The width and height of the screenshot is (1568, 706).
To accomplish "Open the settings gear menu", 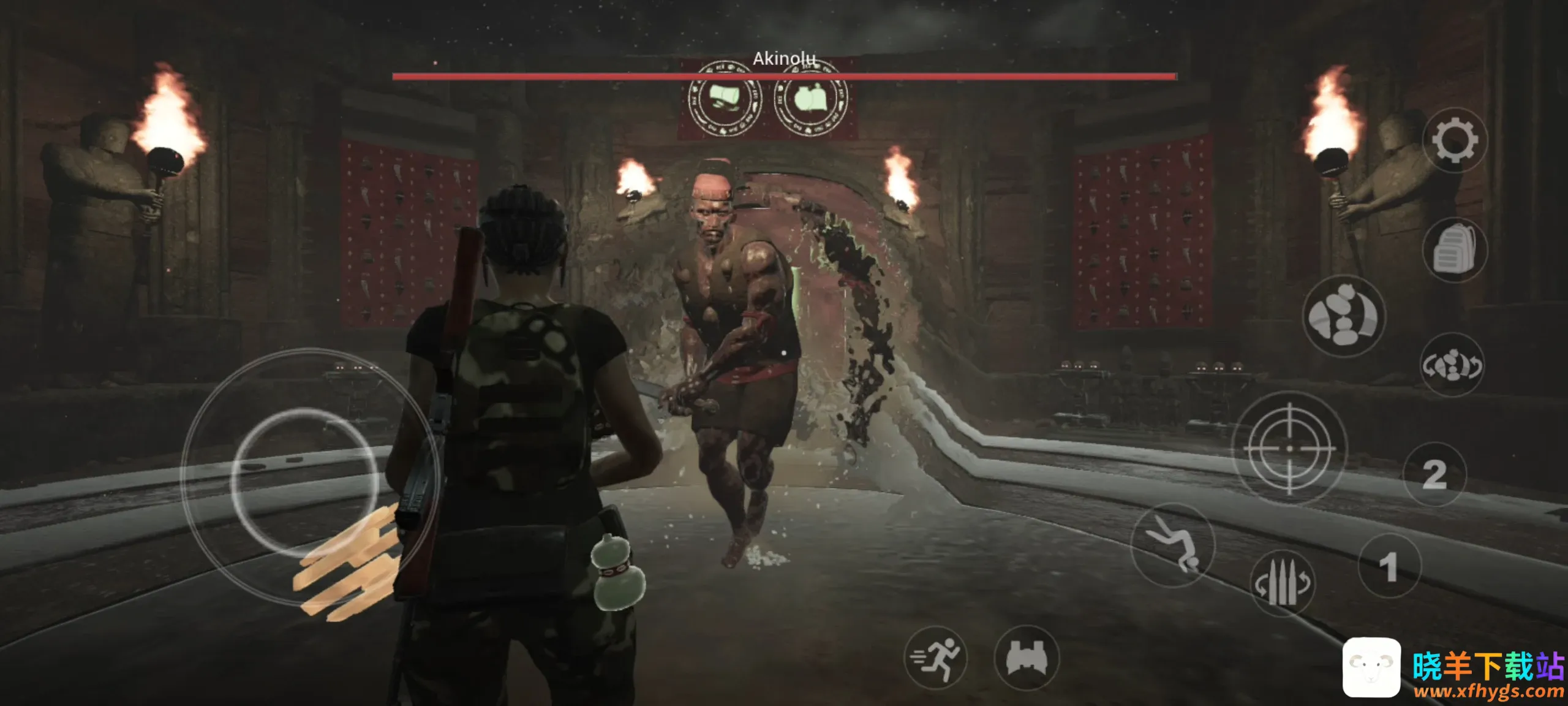I will tap(1455, 141).
